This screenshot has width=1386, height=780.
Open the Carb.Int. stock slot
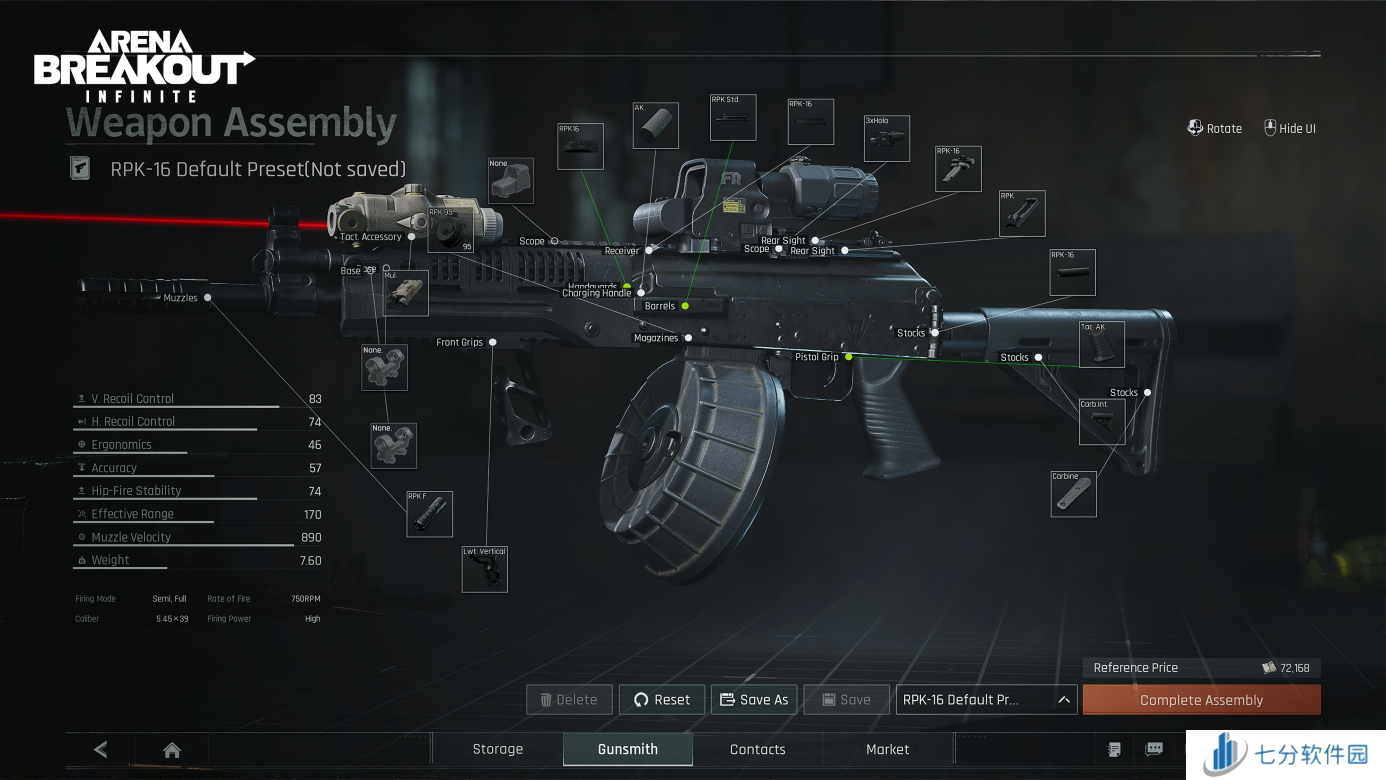coord(1101,422)
